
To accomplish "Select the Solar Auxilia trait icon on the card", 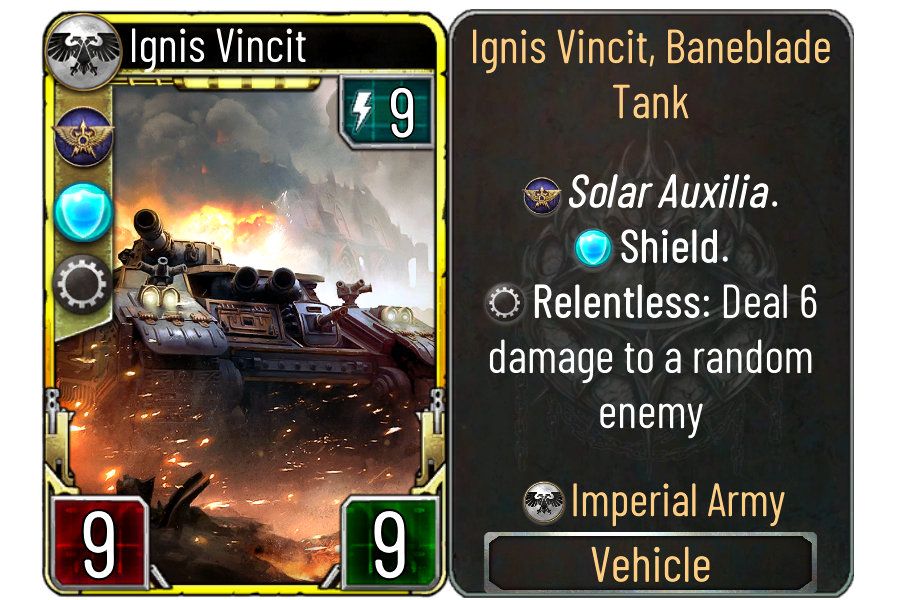I will (x=84, y=138).
